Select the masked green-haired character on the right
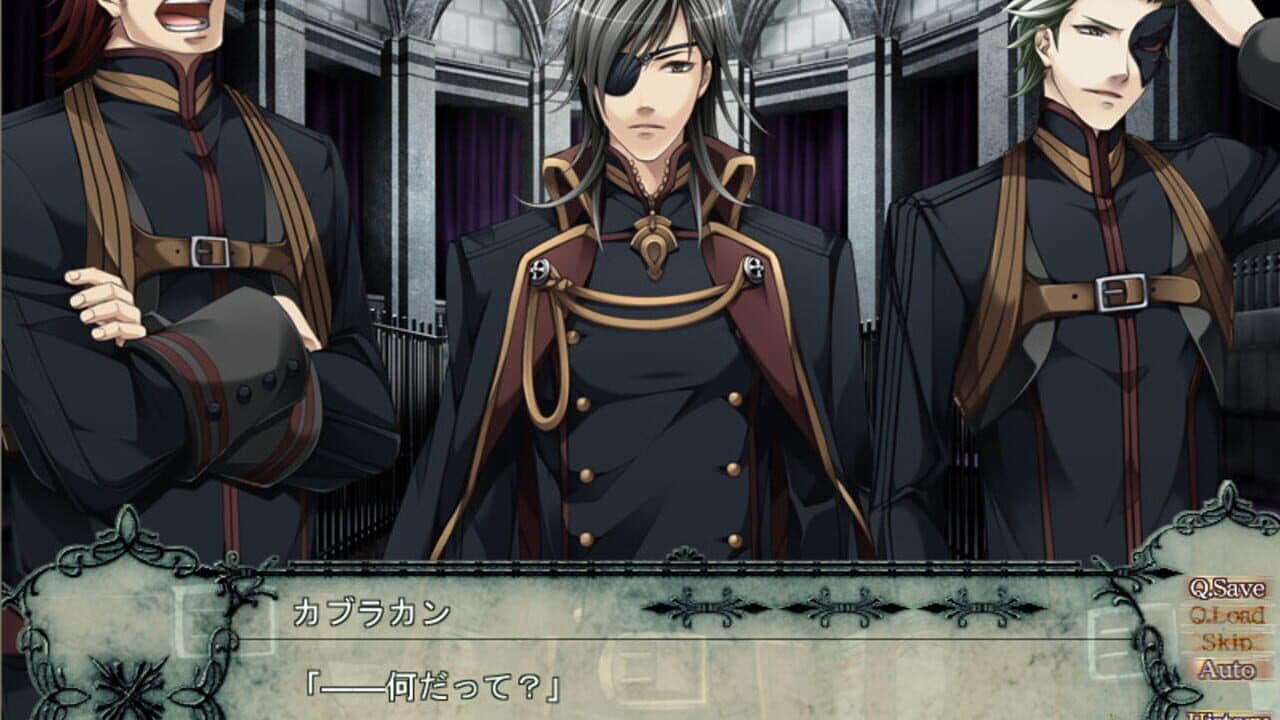The height and width of the screenshot is (720, 1280). [x=1100, y=250]
